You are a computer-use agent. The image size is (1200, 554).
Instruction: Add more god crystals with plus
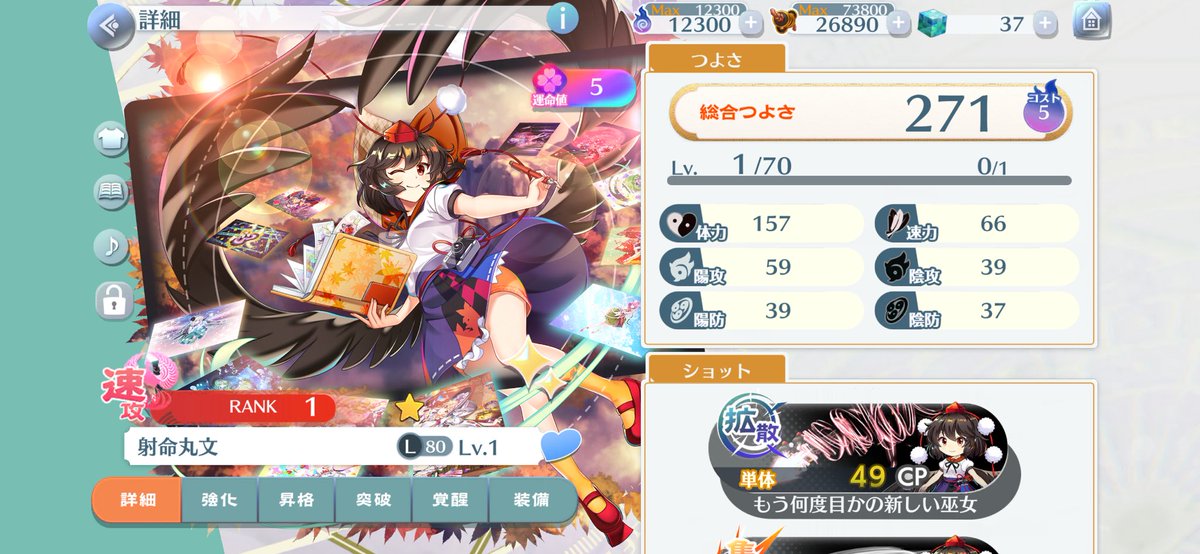click(x=1044, y=23)
